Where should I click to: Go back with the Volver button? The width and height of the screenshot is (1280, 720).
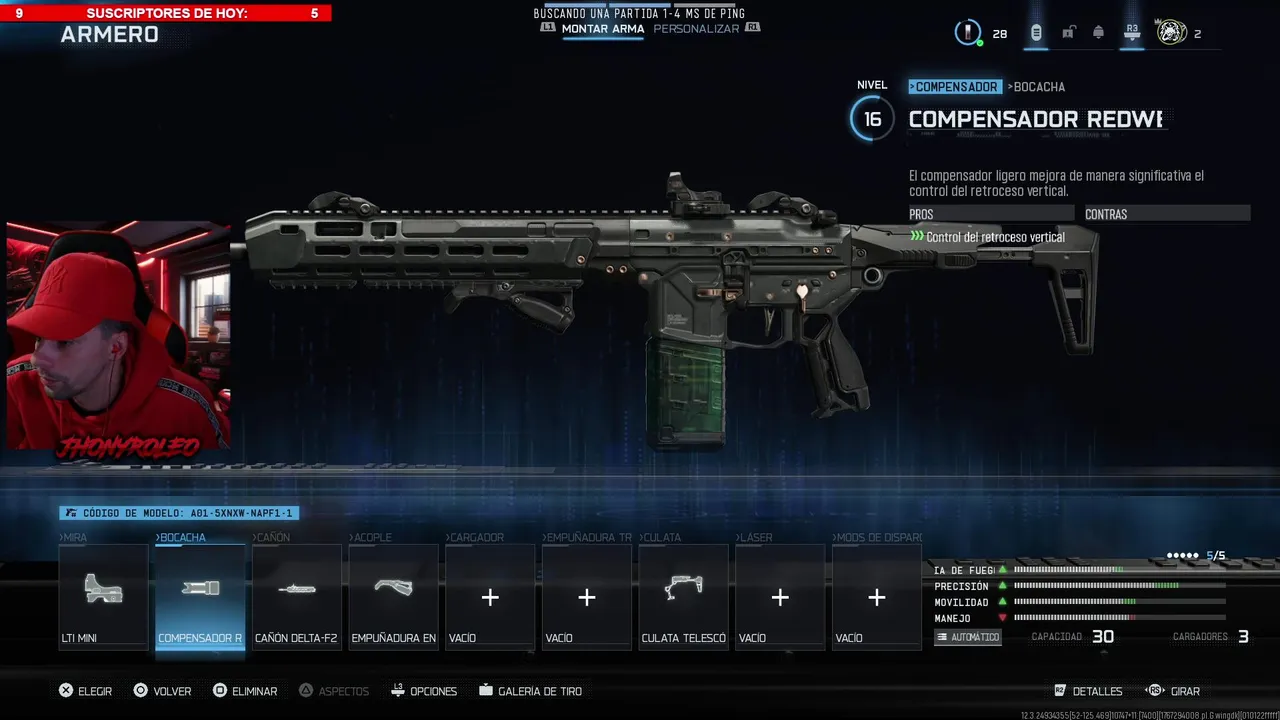(162, 691)
